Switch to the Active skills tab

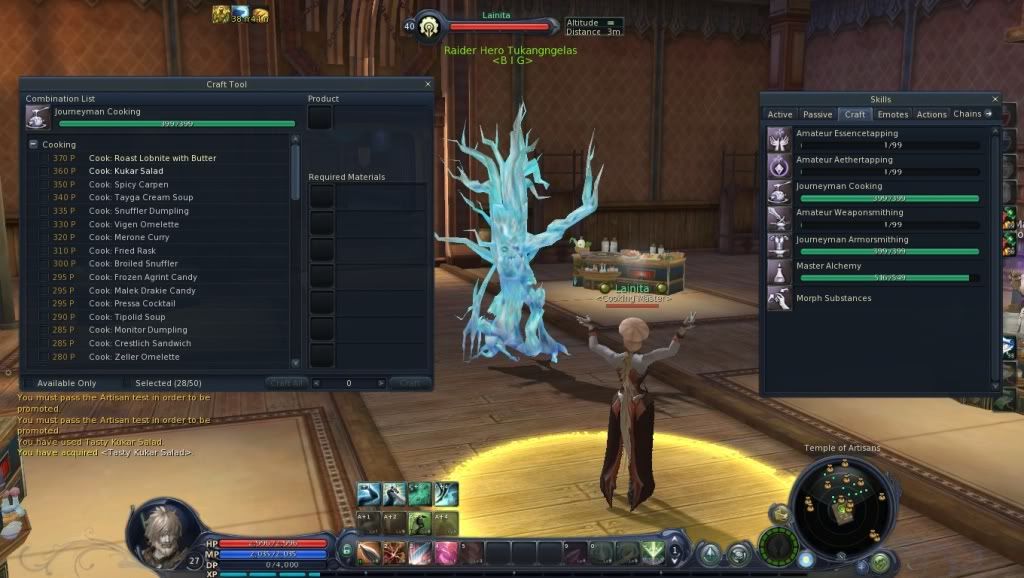coord(780,115)
